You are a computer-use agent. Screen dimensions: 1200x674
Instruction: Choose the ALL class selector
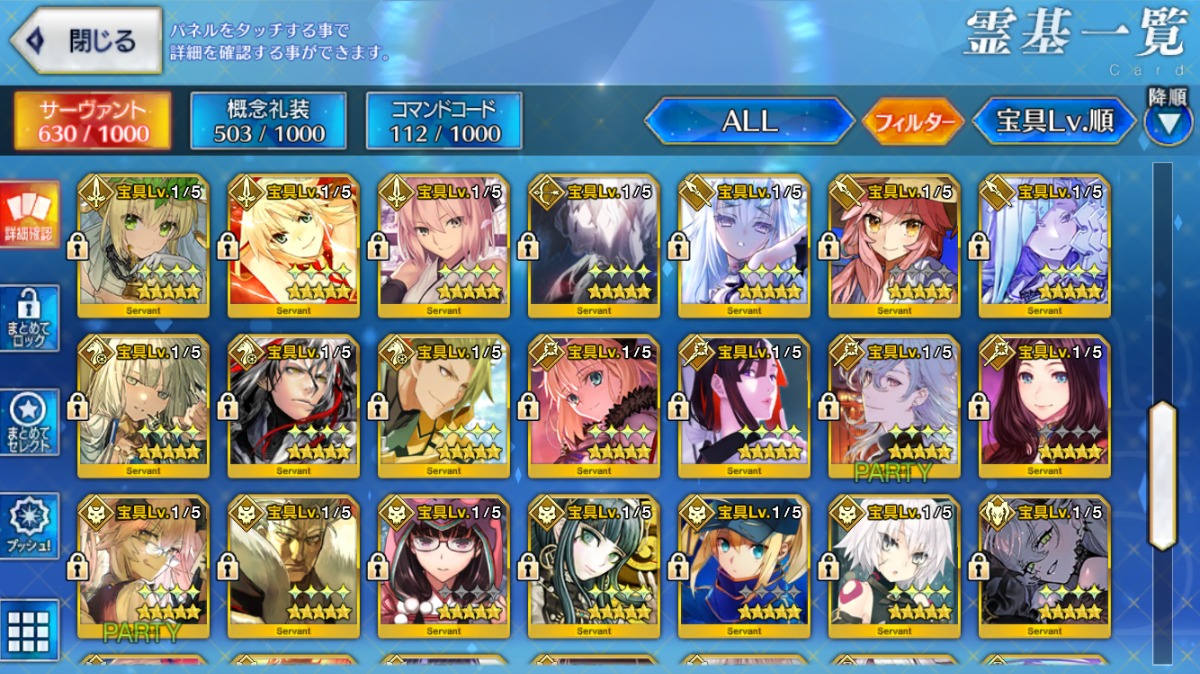point(749,122)
